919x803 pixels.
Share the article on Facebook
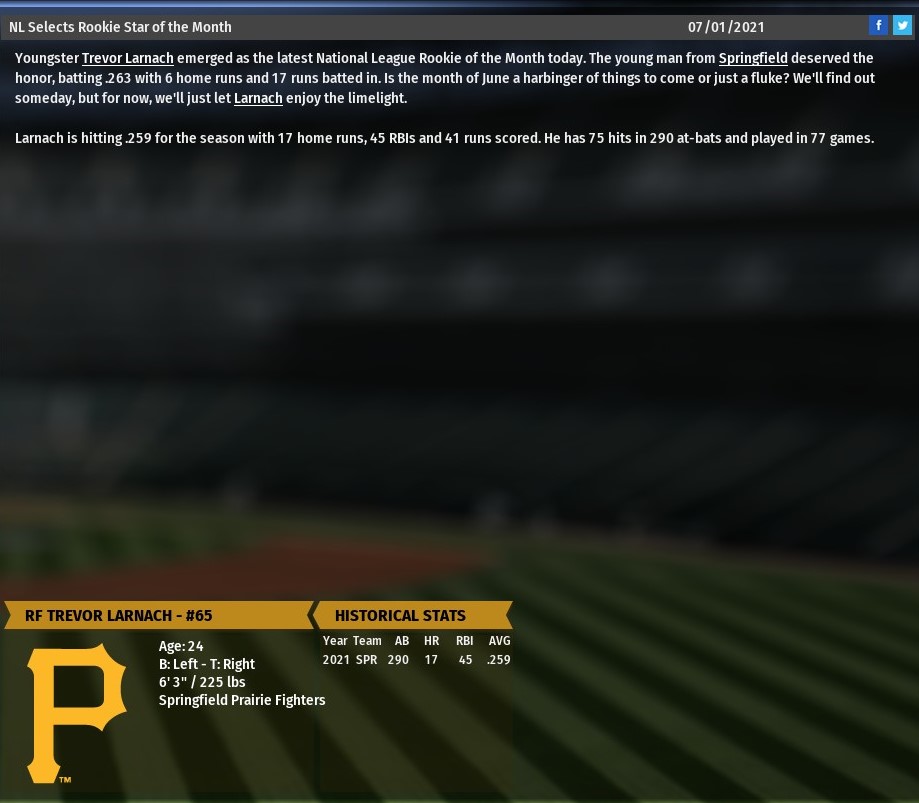pyautogui.click(x=878, y=26)
